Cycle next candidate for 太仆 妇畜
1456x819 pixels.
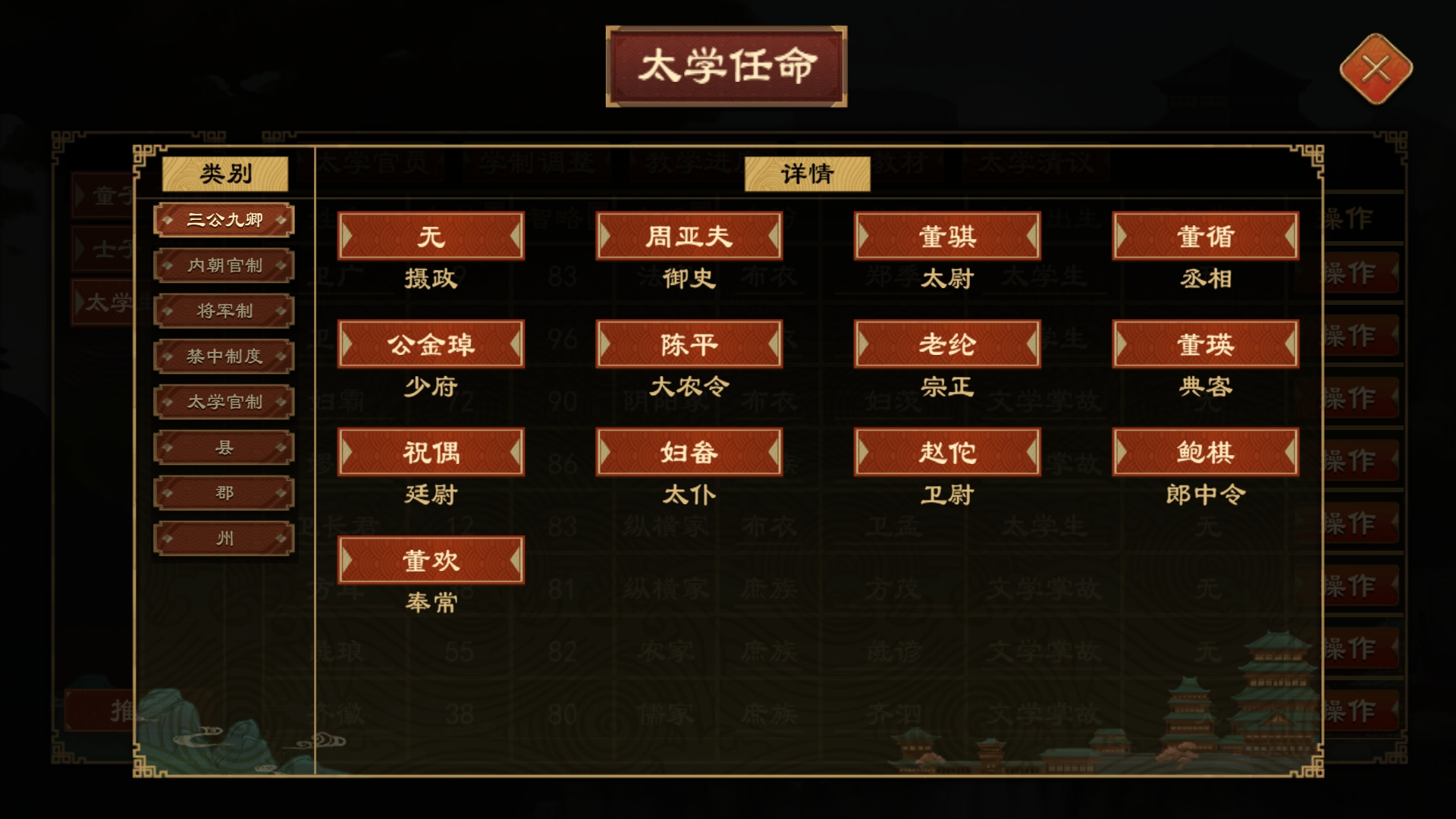point(773,451)
